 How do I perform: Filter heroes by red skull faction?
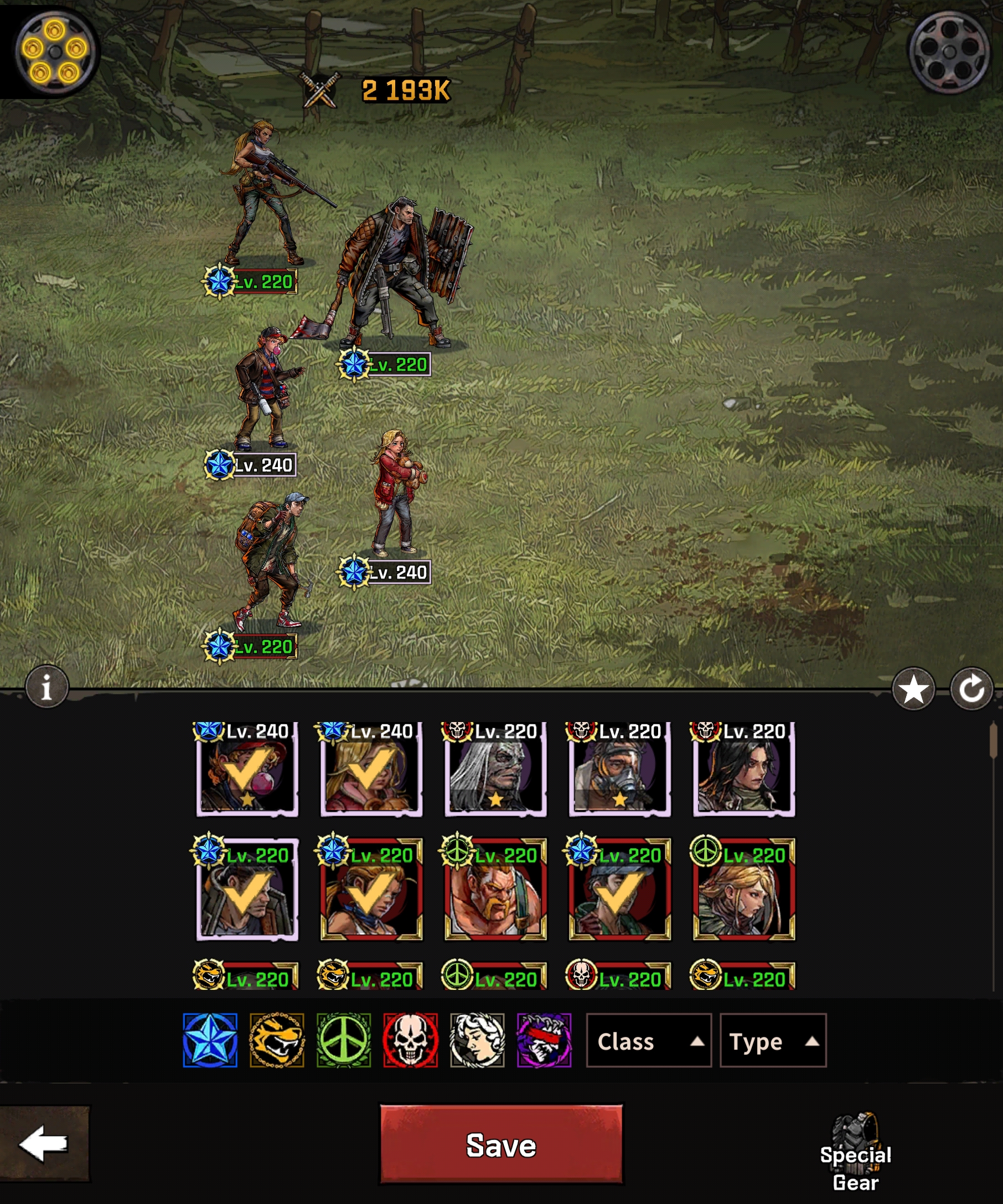pyautogui.click(x=411, y=1041)
